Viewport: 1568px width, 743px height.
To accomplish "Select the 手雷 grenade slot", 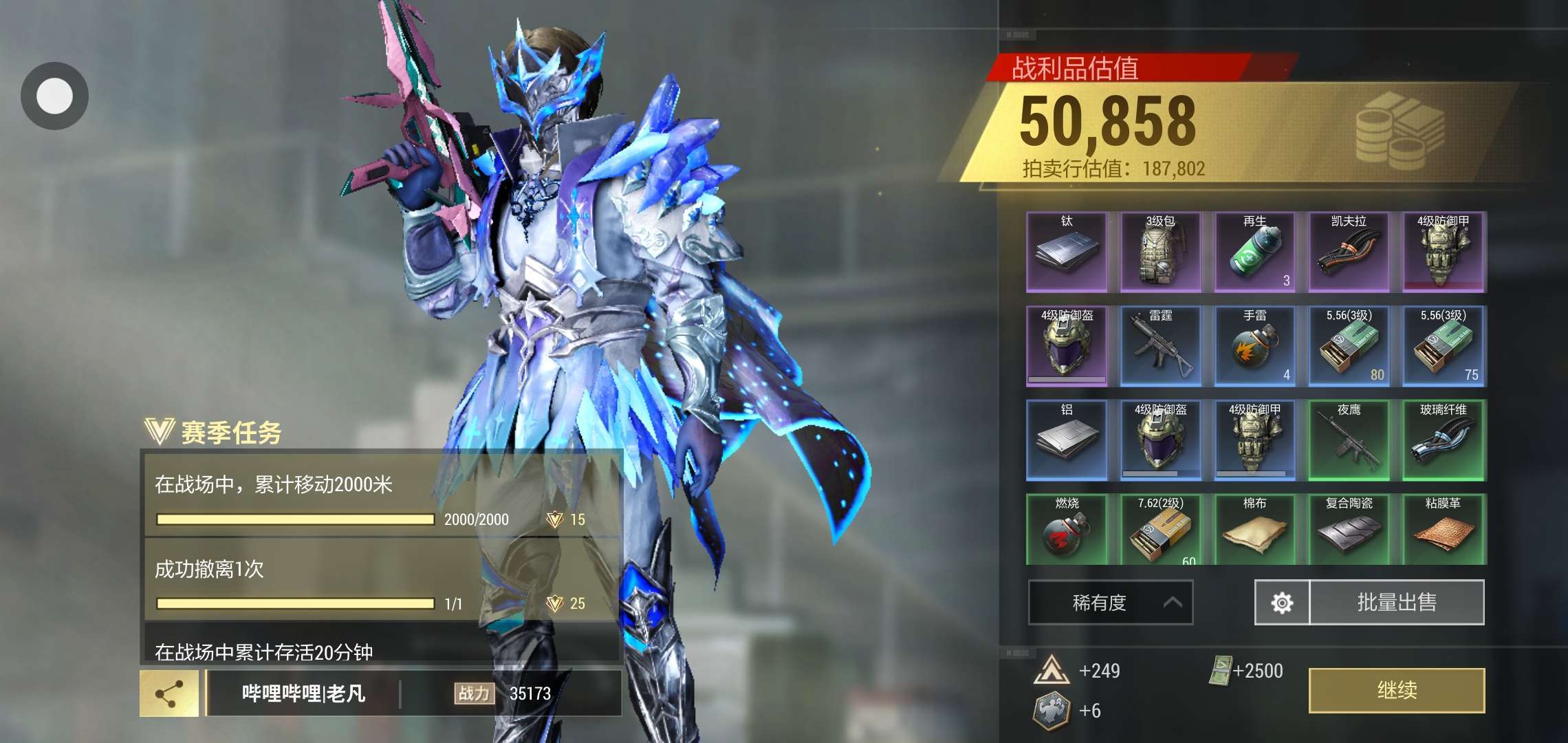I will tap(1255, 346).
